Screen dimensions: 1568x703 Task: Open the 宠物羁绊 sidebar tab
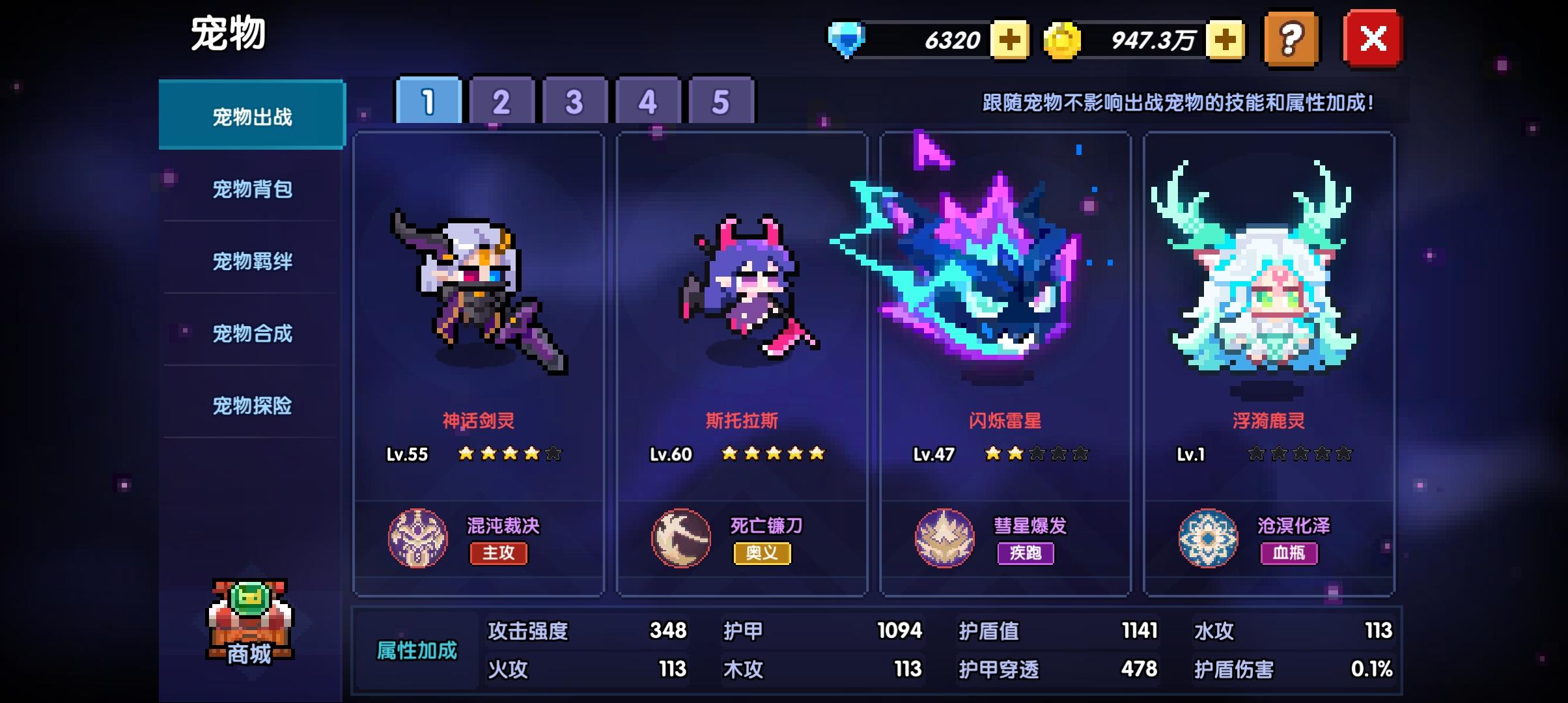pyautogui.click(x=253, y=262)
